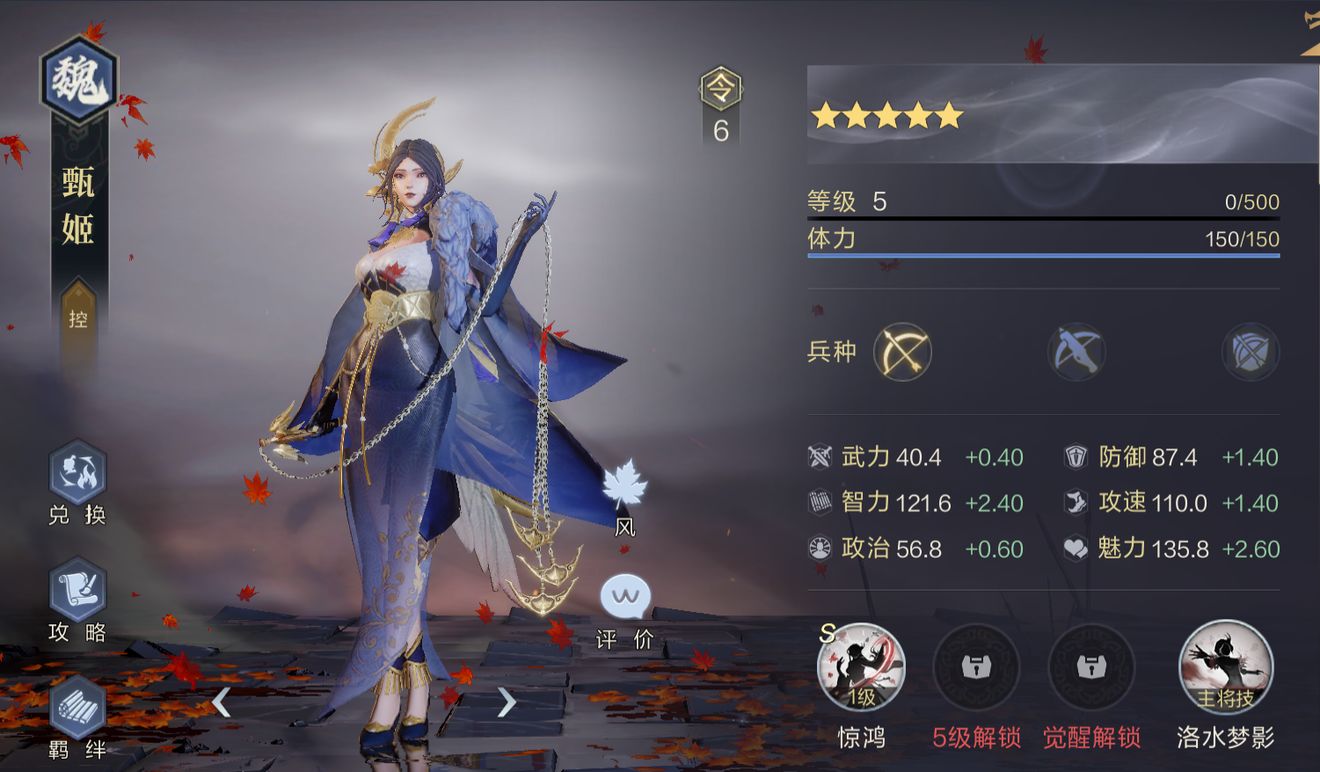
Task: Select the crossbow troop type icon
Action: click(1076, 352)
